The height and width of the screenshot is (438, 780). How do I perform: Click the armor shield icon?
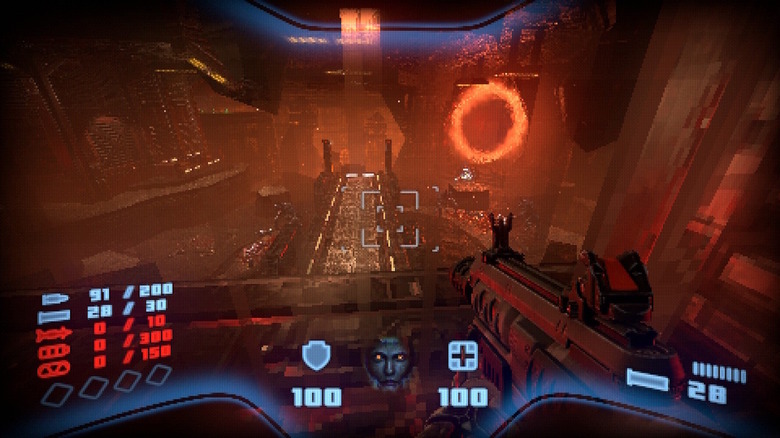(316, 356)
